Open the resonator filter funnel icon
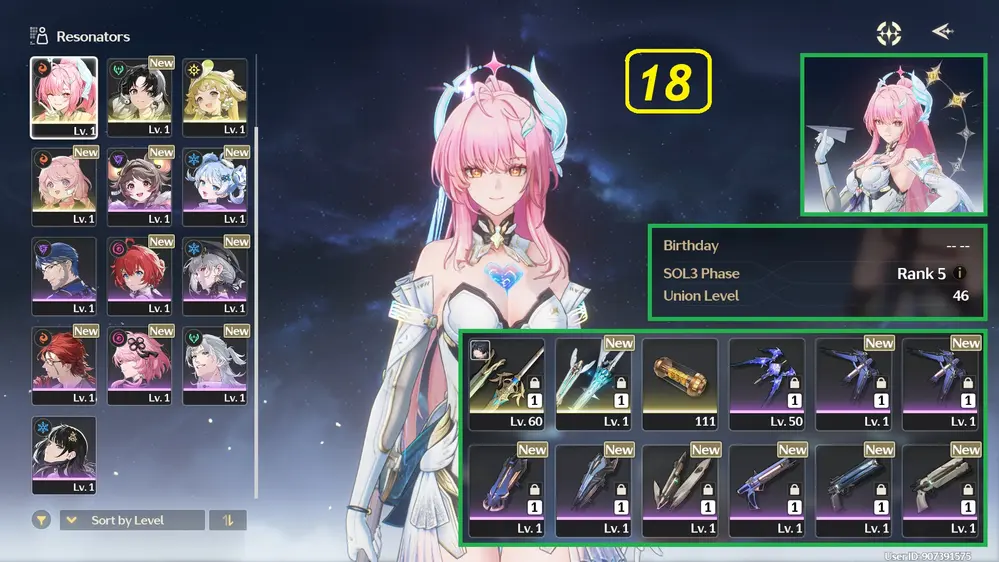The height and width of the screenshot is (562, 999). (42, 520)
